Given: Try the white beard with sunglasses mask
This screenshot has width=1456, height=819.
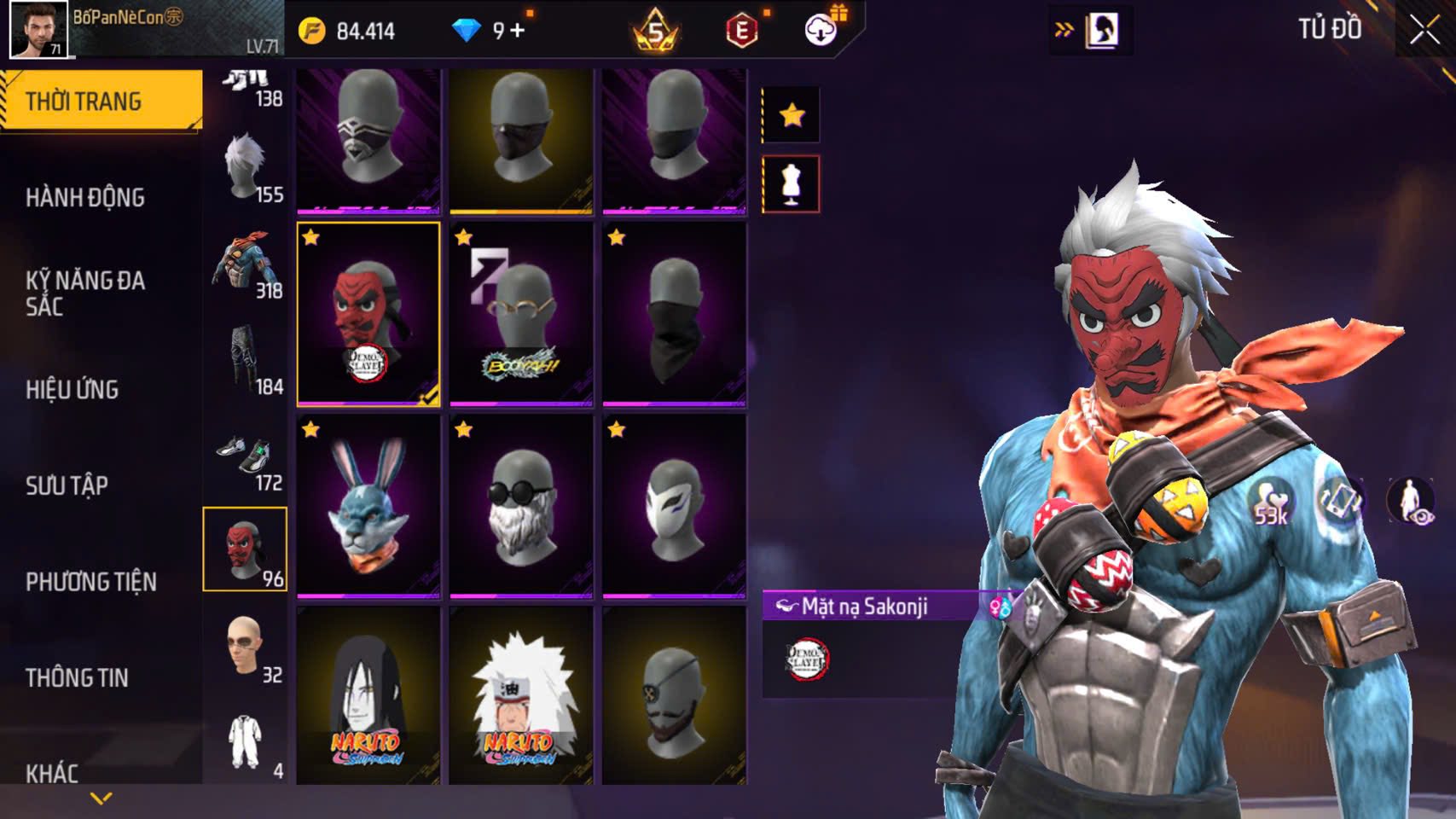Looking at the screenshot, I should [521, 506].
